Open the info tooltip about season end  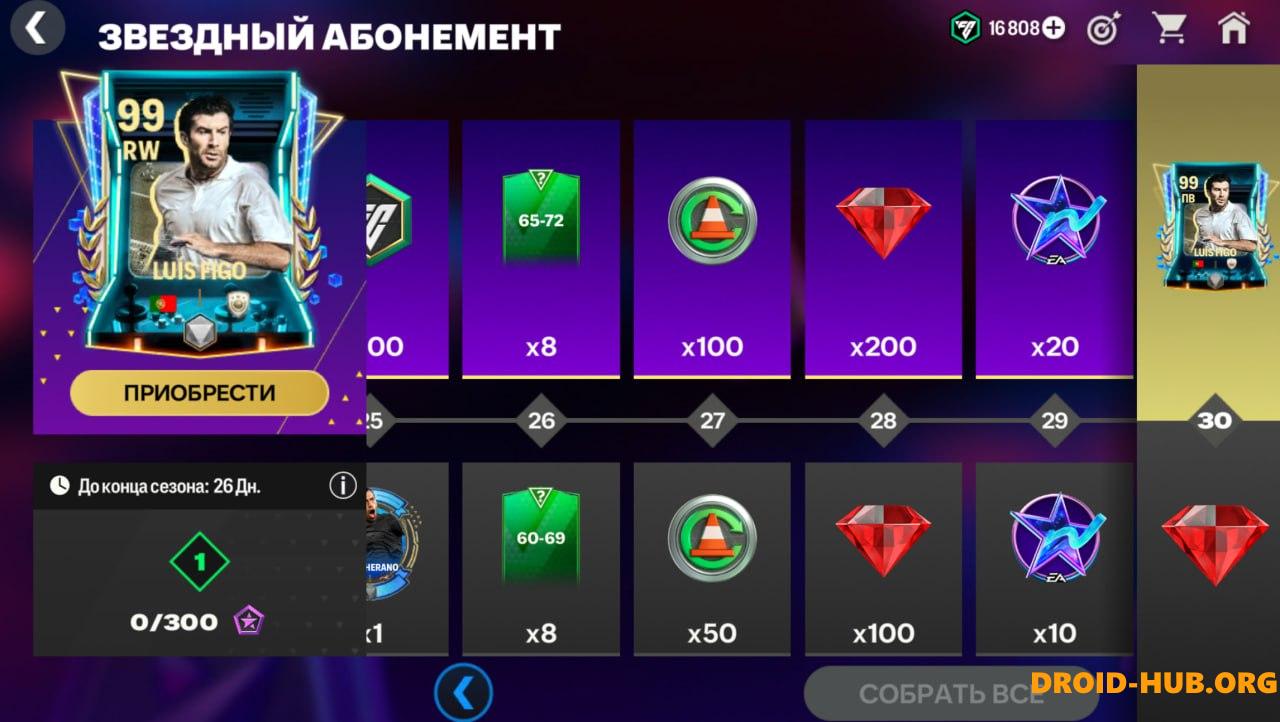pos(342,485)
